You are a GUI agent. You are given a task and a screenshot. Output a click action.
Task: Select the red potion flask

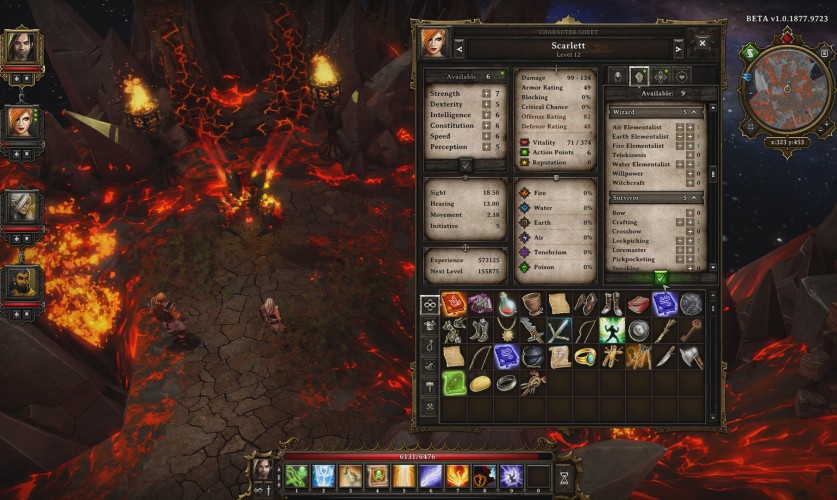coord(507,304)
